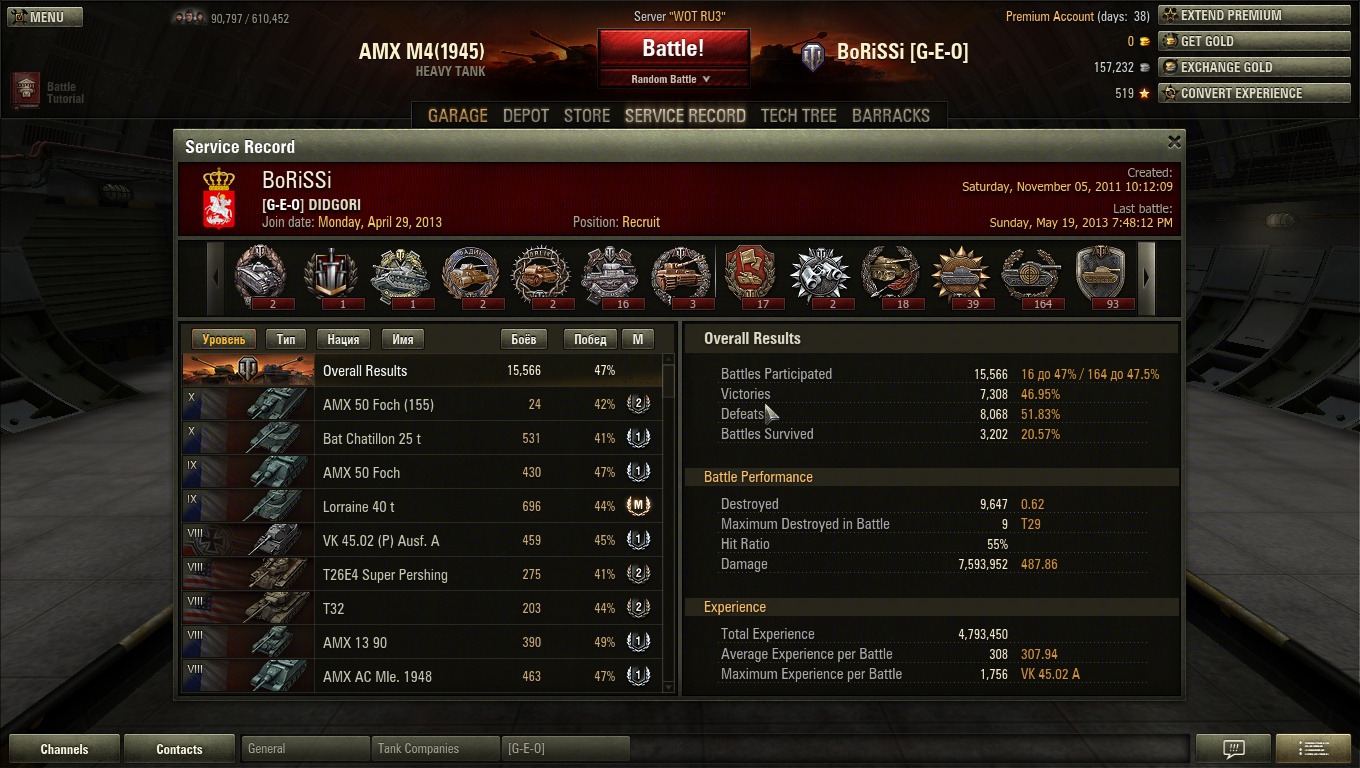The width and height of the screenshot is (1360, 768).
Task: Sort vehicle list by the Боёв column
Action: click(523, 340)
